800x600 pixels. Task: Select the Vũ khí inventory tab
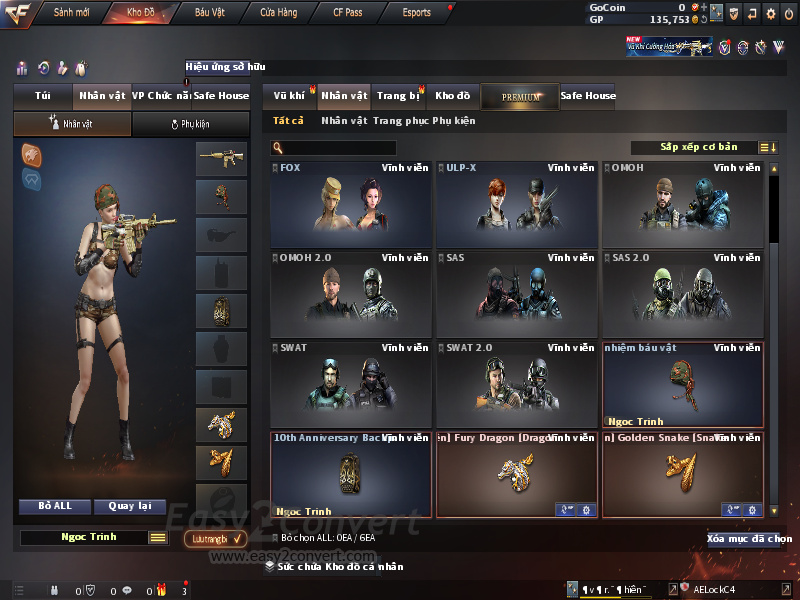coord(290,96)
